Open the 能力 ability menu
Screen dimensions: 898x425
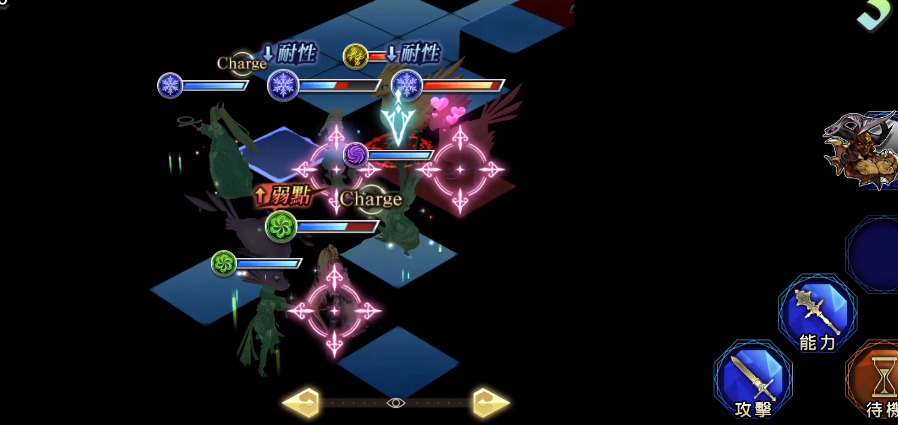(817, 314)
